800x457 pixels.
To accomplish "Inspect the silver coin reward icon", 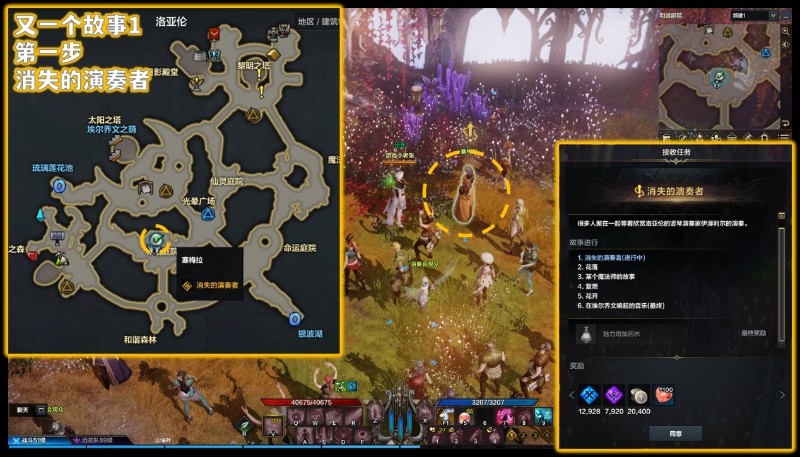I will 641,394.
